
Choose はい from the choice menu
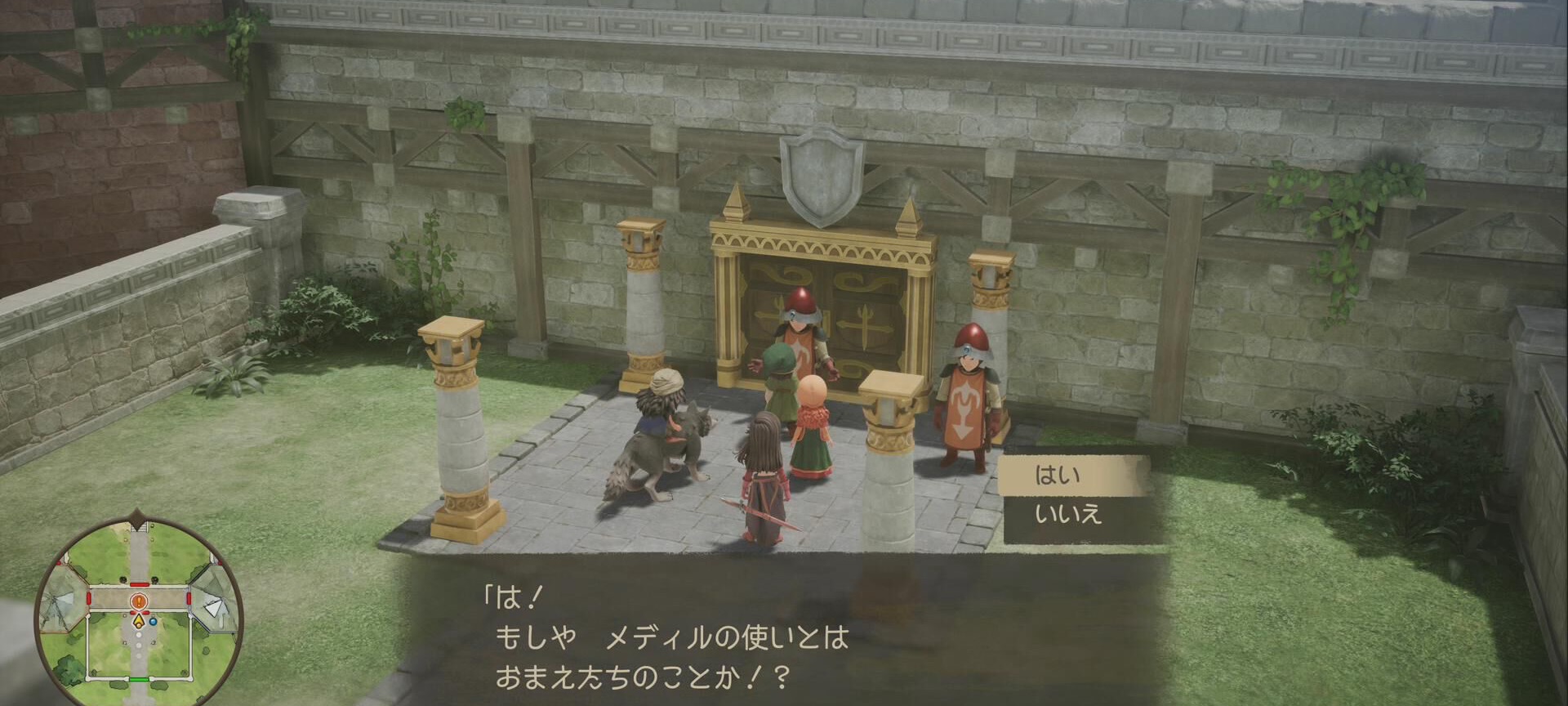tap(1058, 476)
